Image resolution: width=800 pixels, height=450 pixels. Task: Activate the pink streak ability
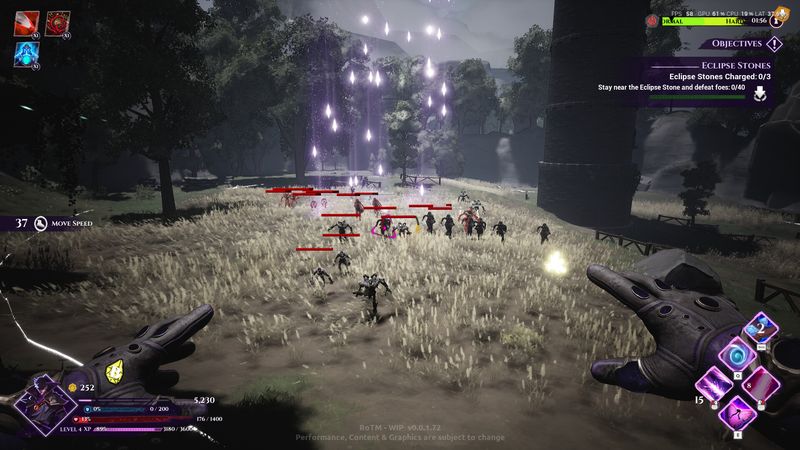762,382
